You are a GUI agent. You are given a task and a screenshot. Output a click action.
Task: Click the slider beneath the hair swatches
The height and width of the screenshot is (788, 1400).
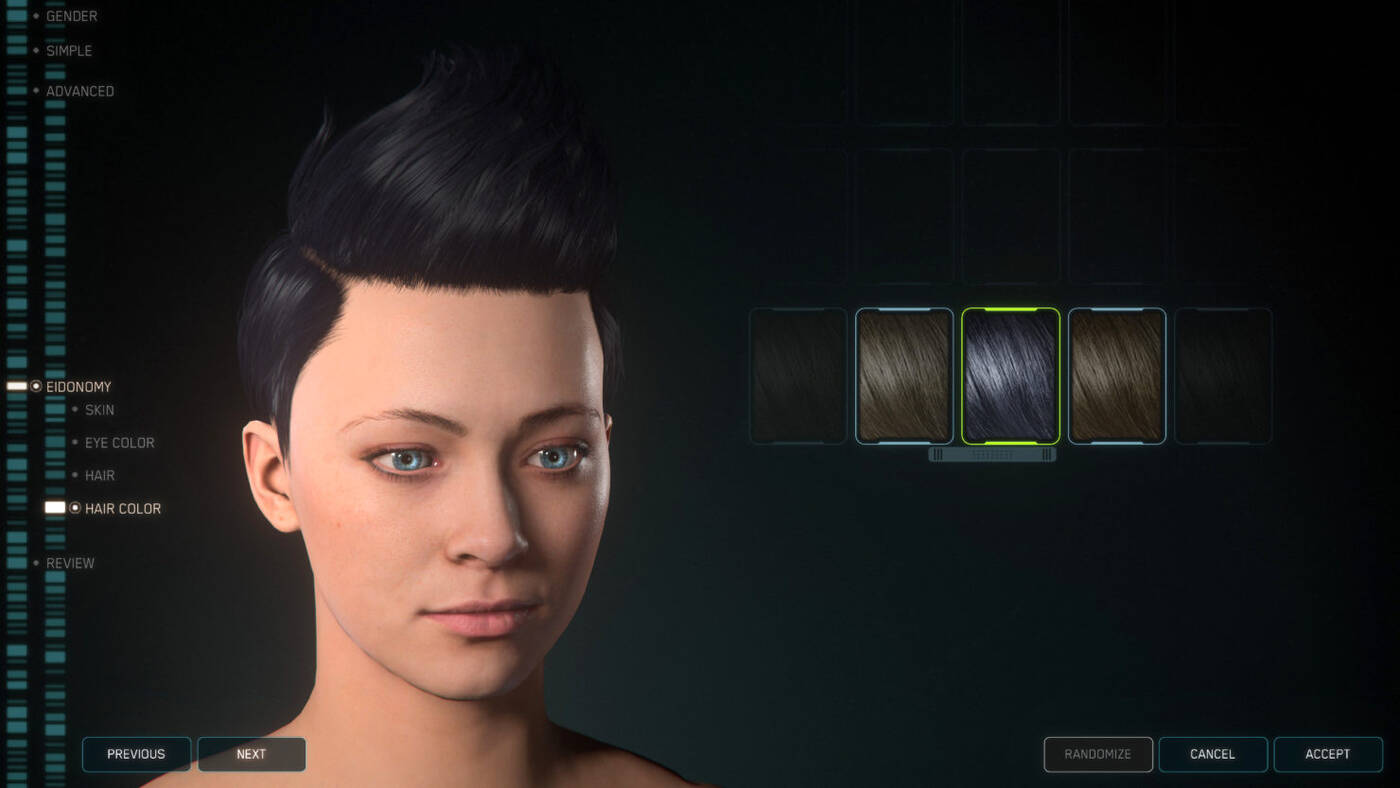point(993,453)
